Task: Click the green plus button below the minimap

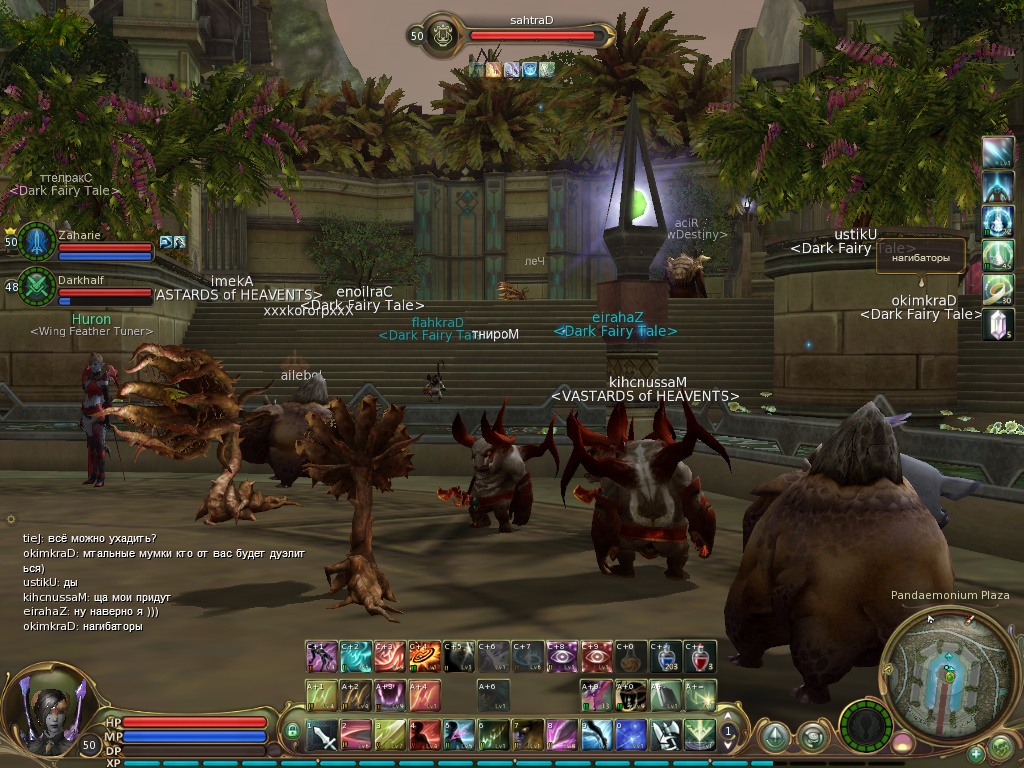Action: pos(976,753)
